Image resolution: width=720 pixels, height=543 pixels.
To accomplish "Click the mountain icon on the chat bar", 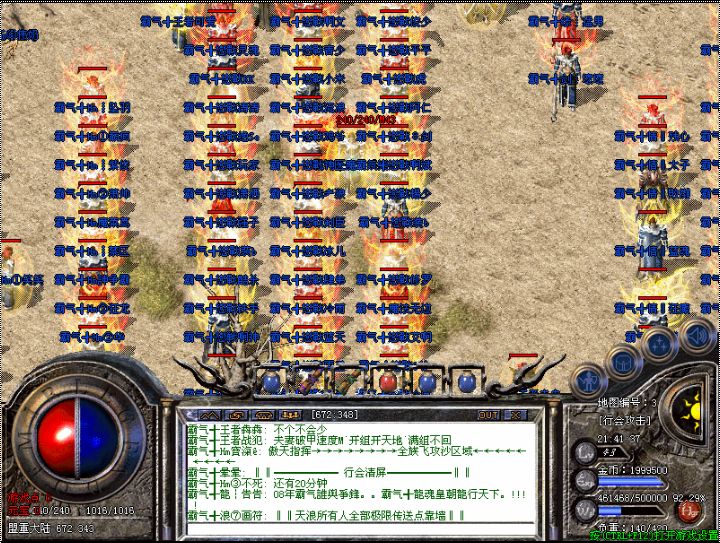I will 211,414.
